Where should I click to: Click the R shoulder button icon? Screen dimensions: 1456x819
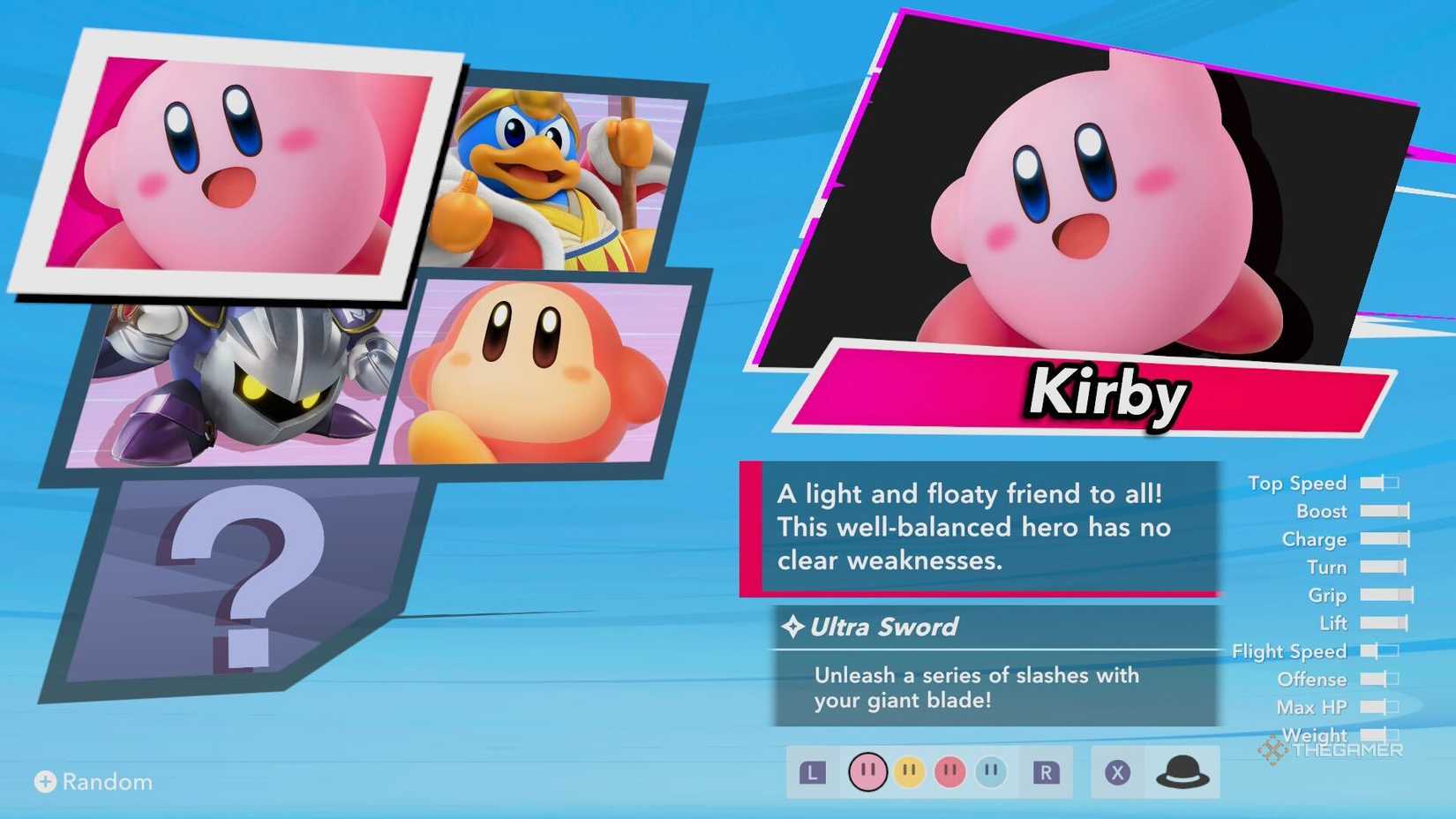pos(1046,770)
